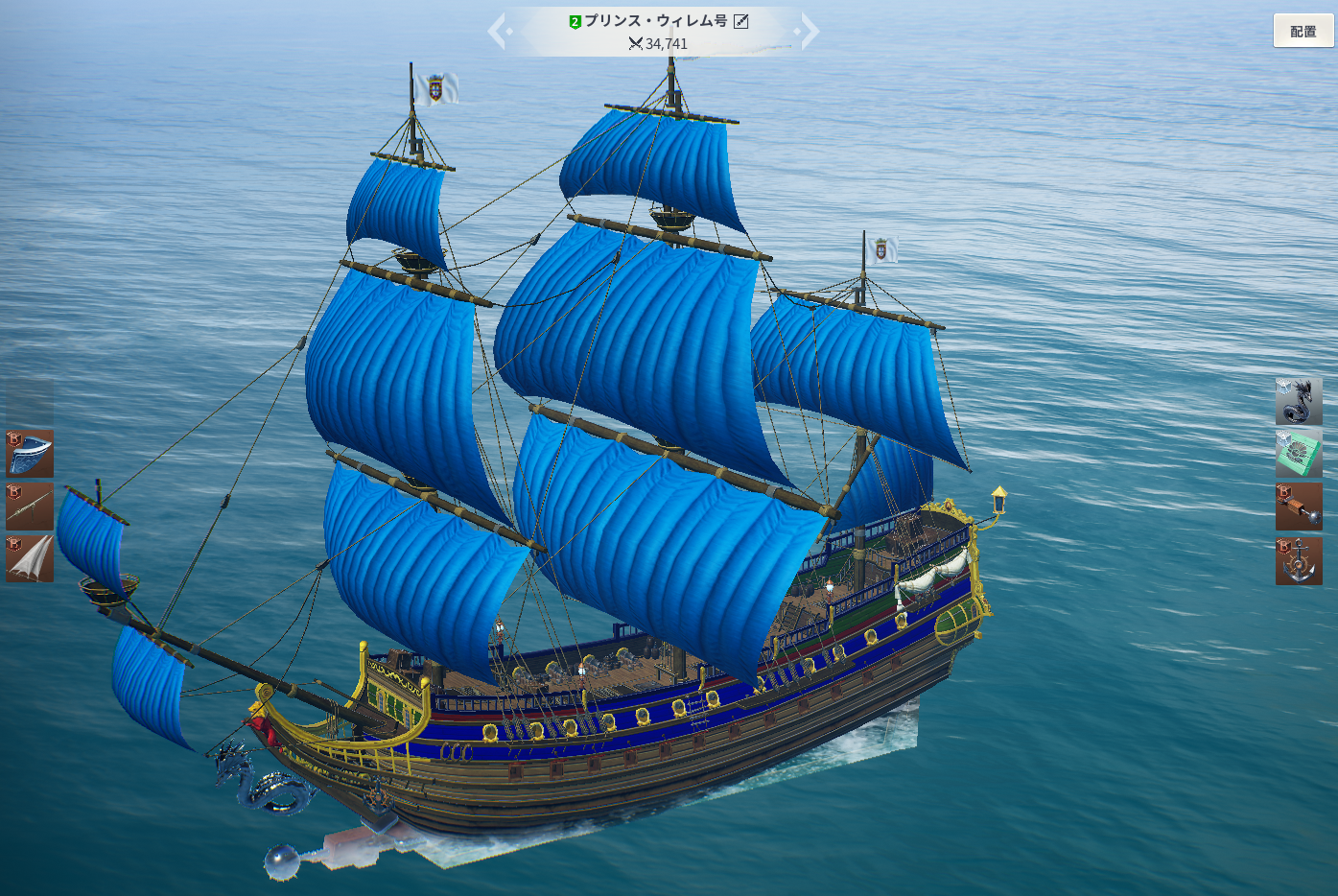Image resolution: width=1338 pixels, height=896 pixels.
Task: Select the ram with iron ball slot
Action: (x=1299, y=507)
